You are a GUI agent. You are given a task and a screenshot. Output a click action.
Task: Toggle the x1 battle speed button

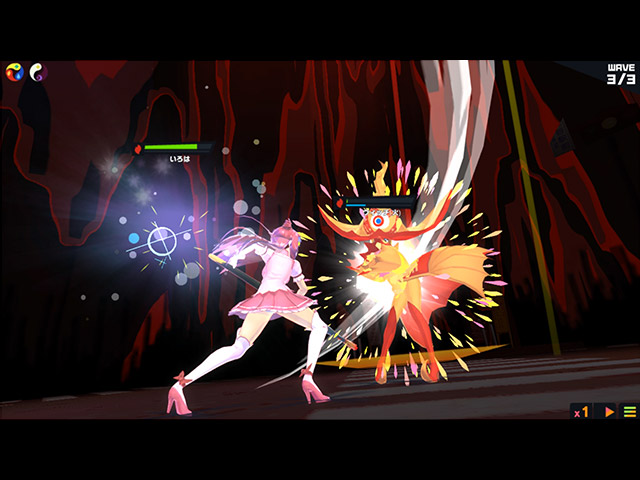click(x=581, y=411)
